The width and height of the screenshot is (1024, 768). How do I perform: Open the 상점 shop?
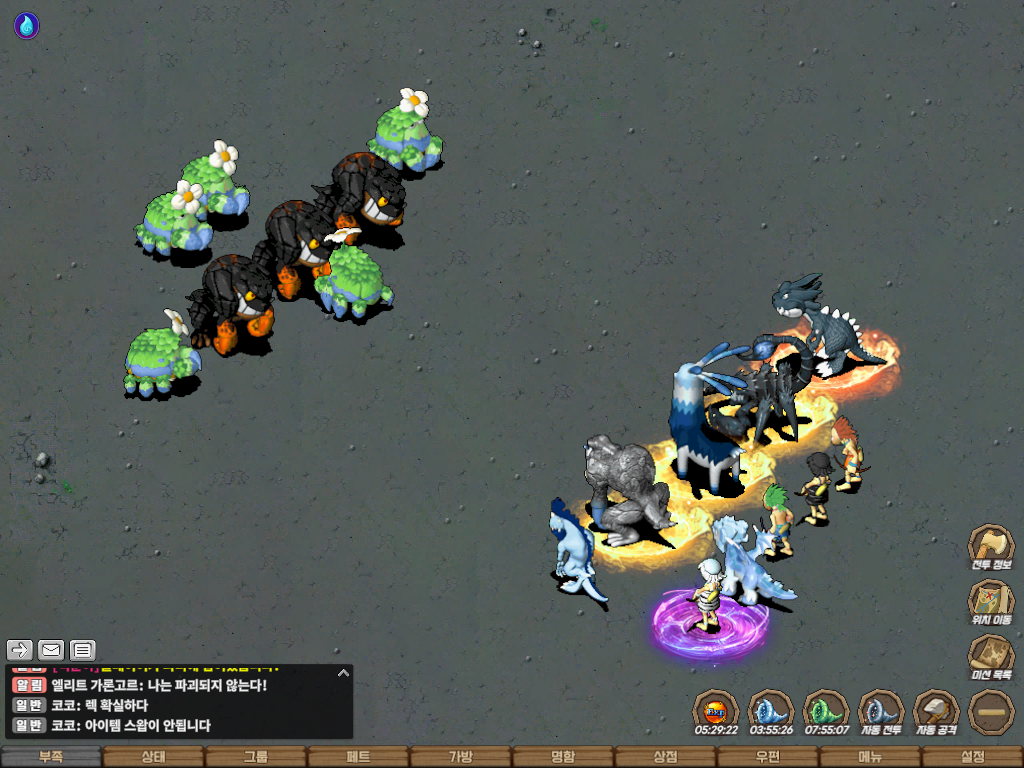point(665,757)
